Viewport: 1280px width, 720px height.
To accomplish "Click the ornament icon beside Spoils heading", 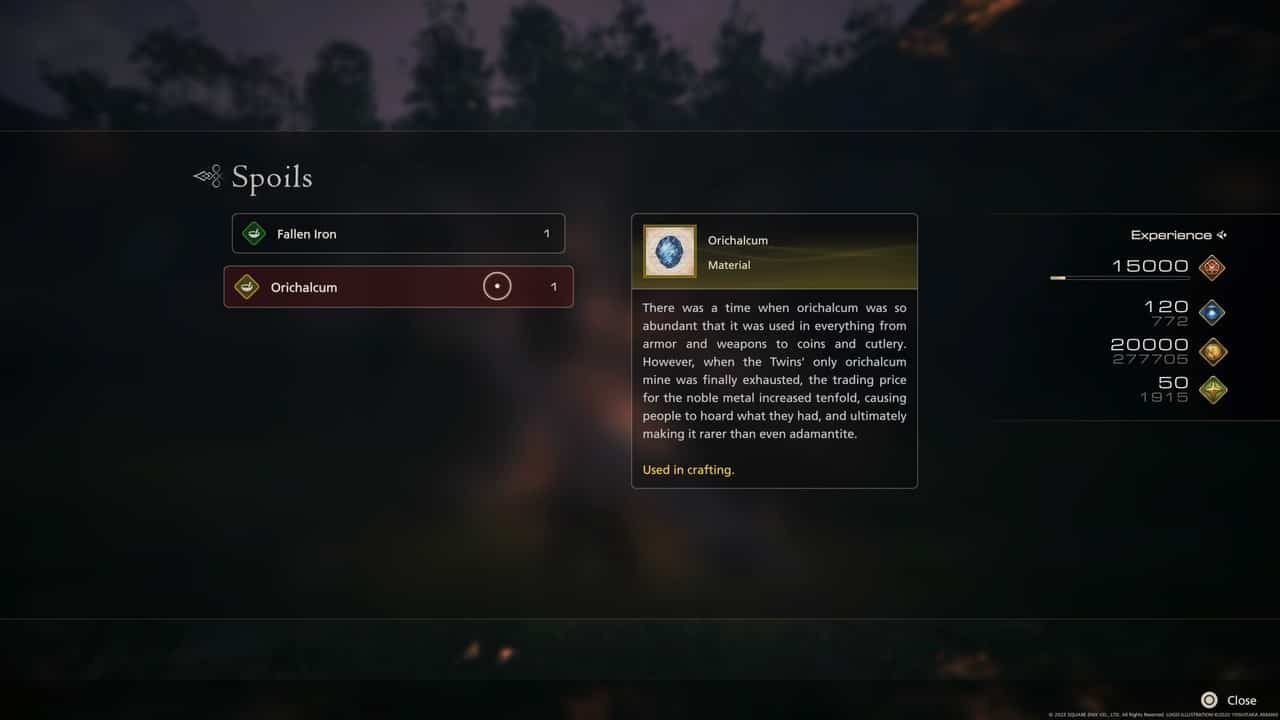I will 206,175.
